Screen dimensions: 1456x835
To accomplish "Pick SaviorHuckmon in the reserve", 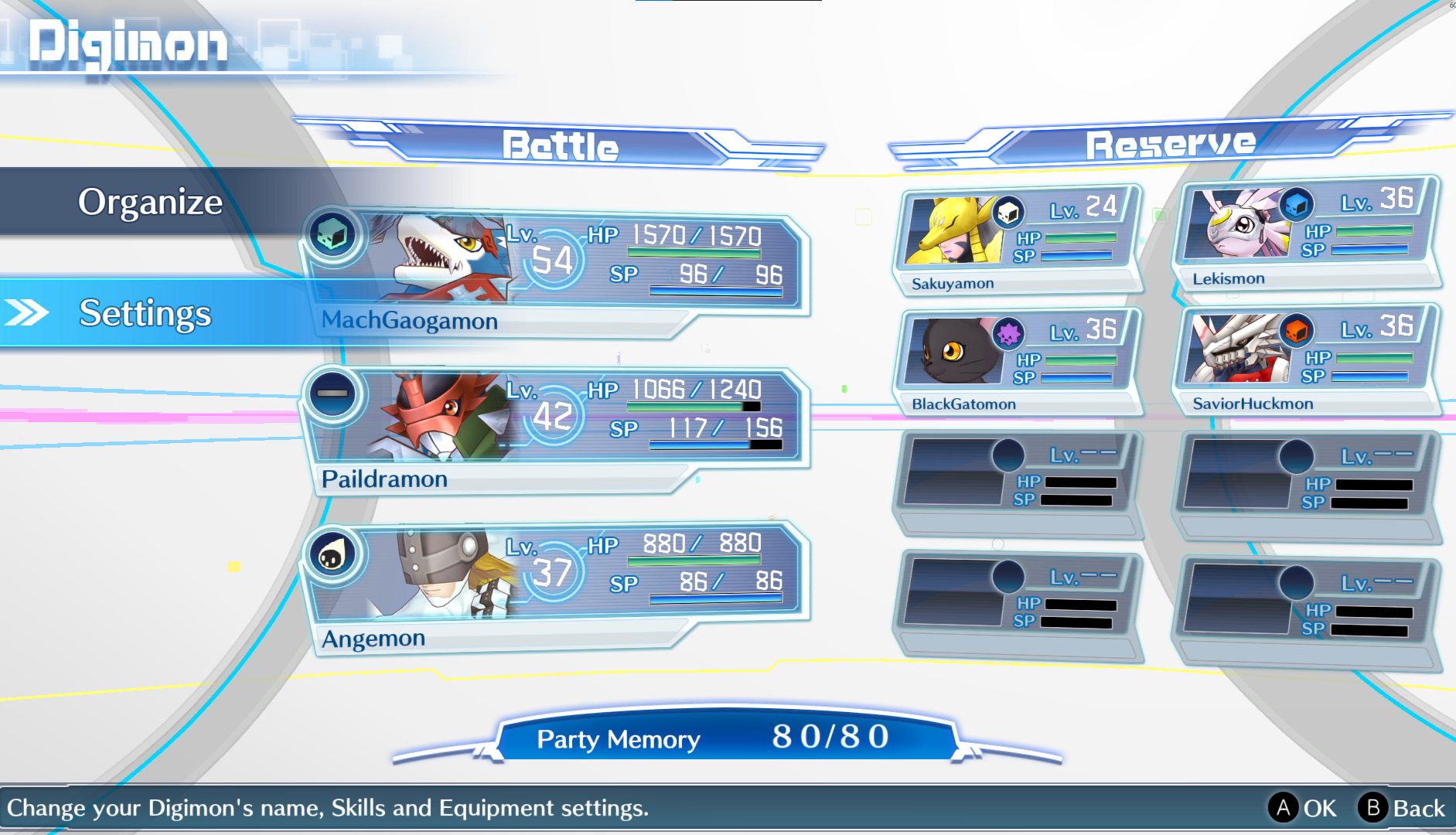I will (1305, 360).
